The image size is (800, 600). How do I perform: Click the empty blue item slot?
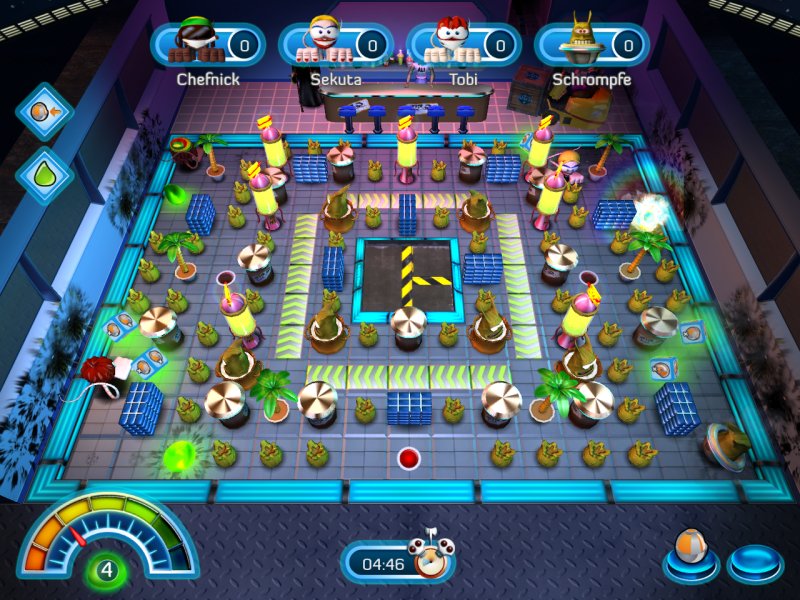754,562
